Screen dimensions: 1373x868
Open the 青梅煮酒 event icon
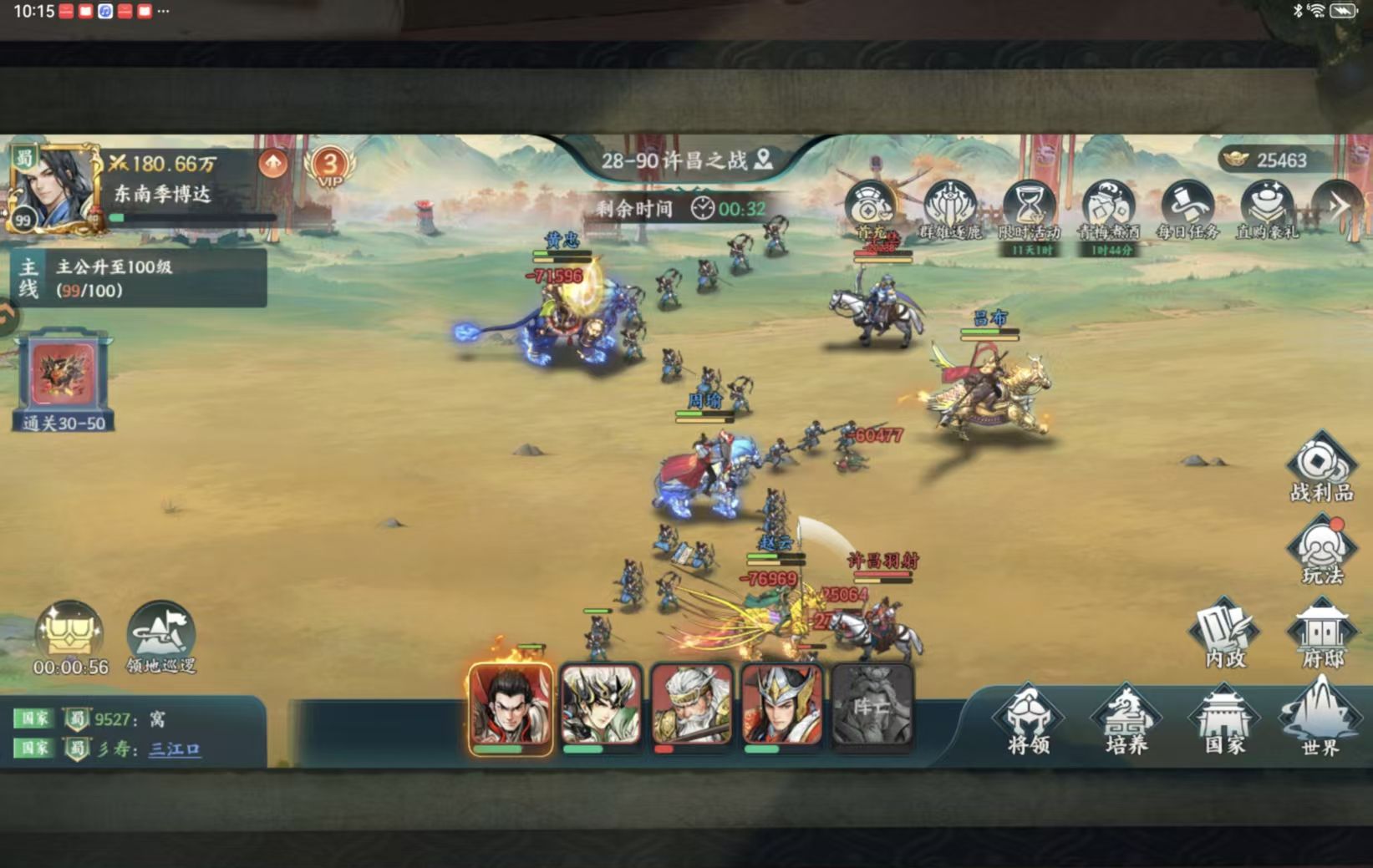coord(1108,209)
